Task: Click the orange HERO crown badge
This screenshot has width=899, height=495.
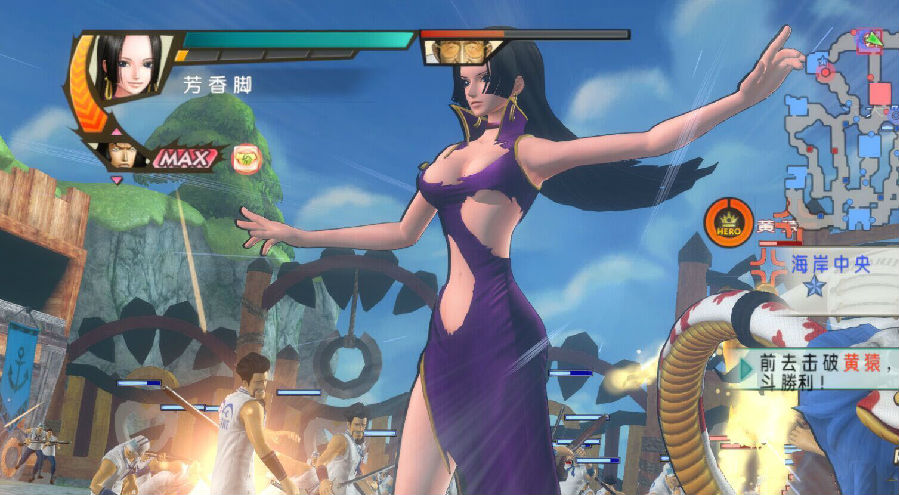Action: [x=728, y=222]
